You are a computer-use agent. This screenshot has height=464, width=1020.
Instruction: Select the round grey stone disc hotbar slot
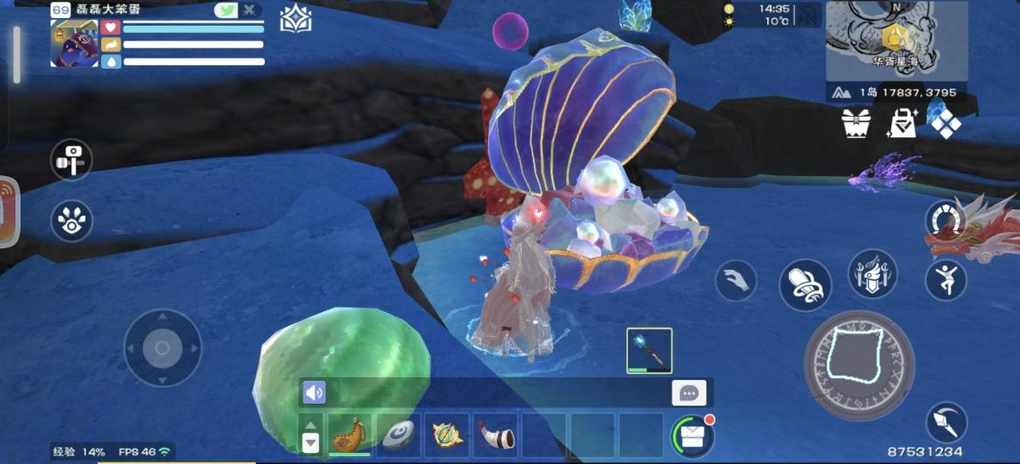[x=397, y=434]
